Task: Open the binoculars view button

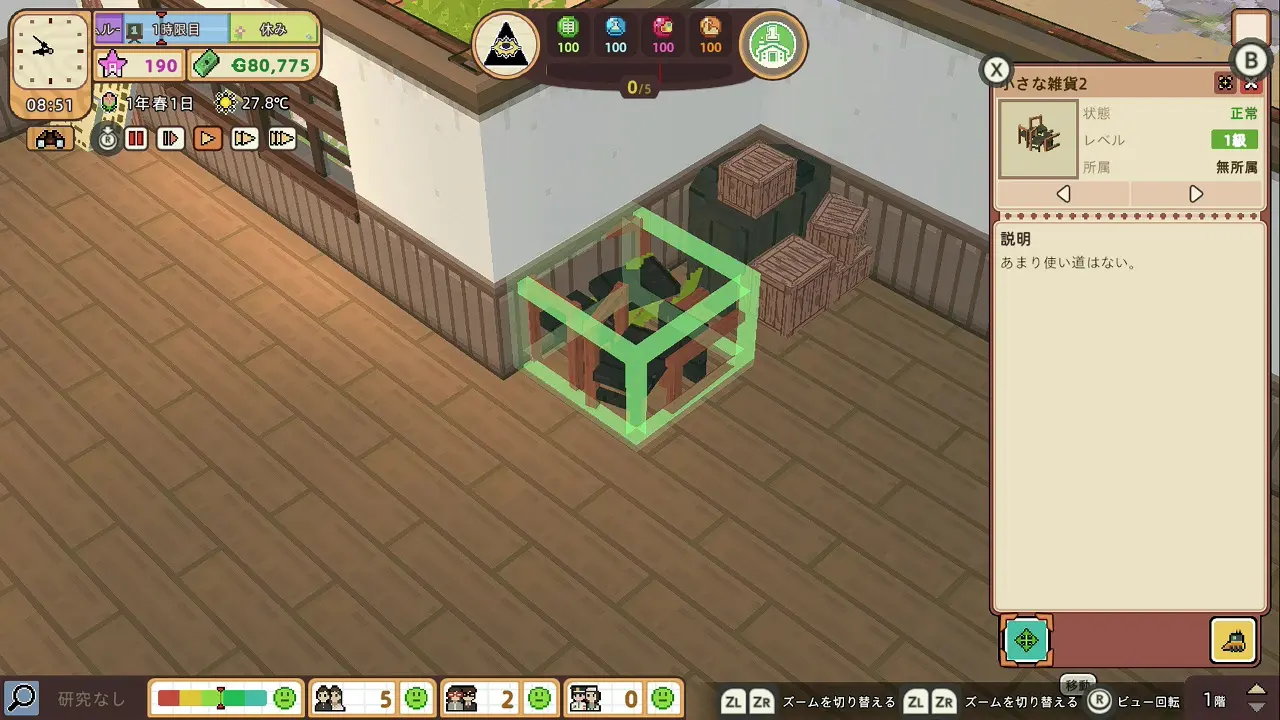Action: pos(50,139)
